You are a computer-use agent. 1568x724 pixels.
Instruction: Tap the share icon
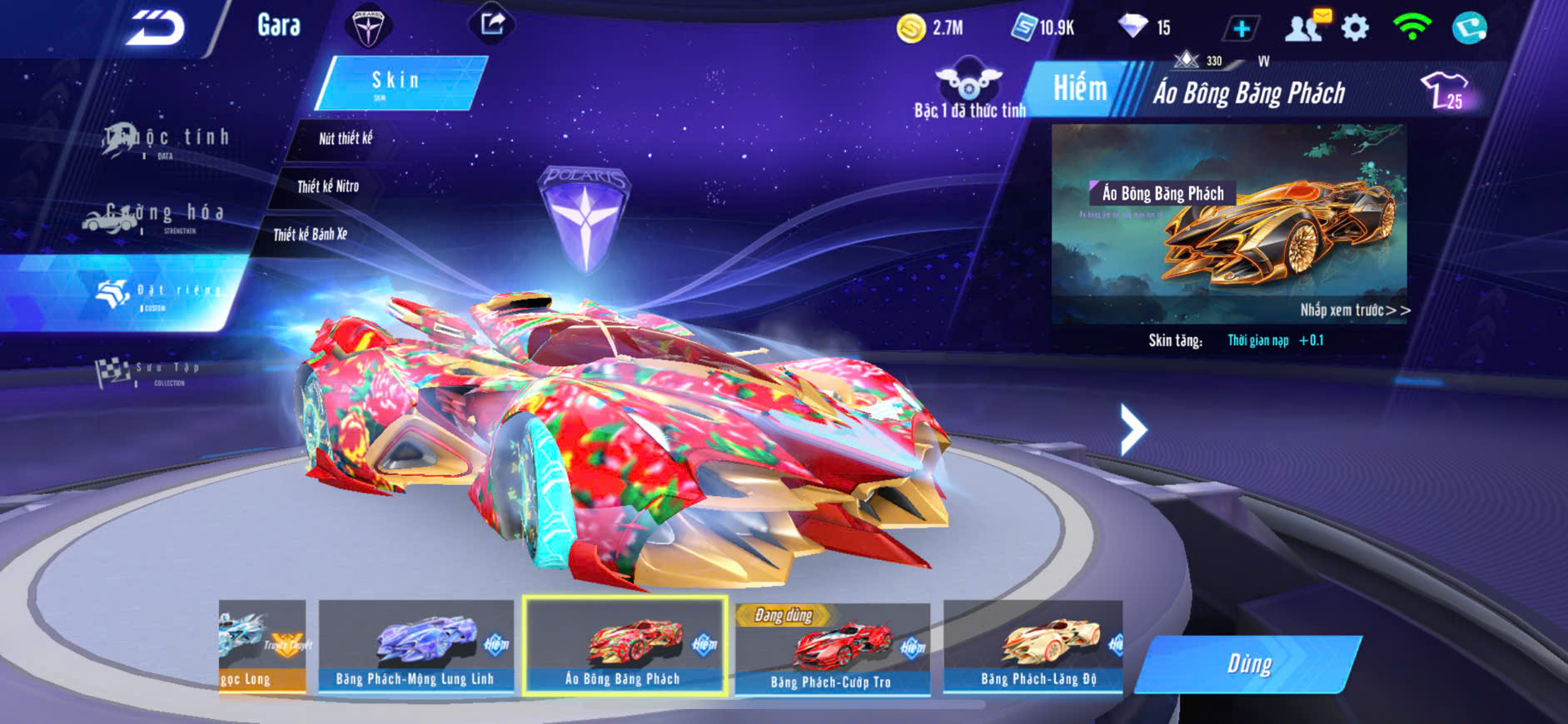492,23
